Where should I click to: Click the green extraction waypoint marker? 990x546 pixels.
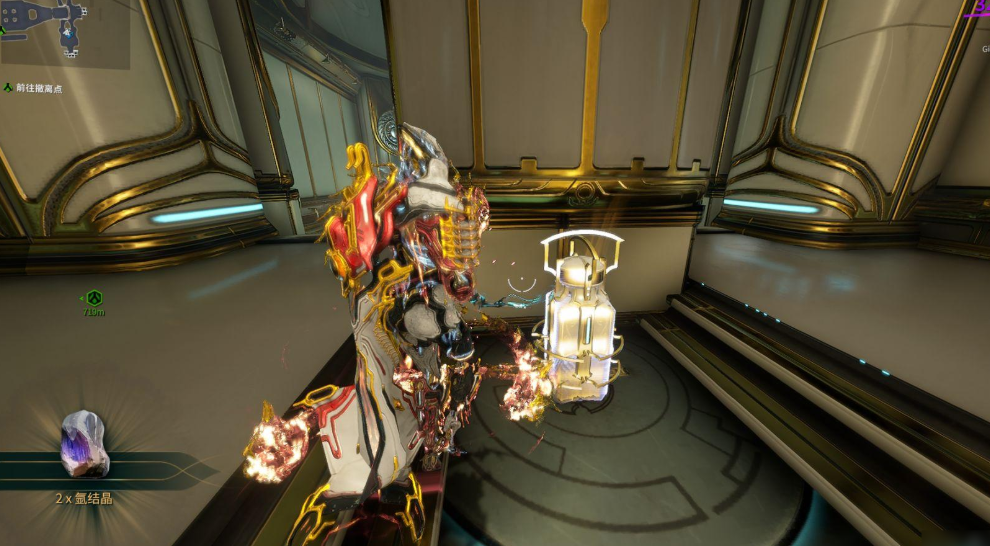93,298
